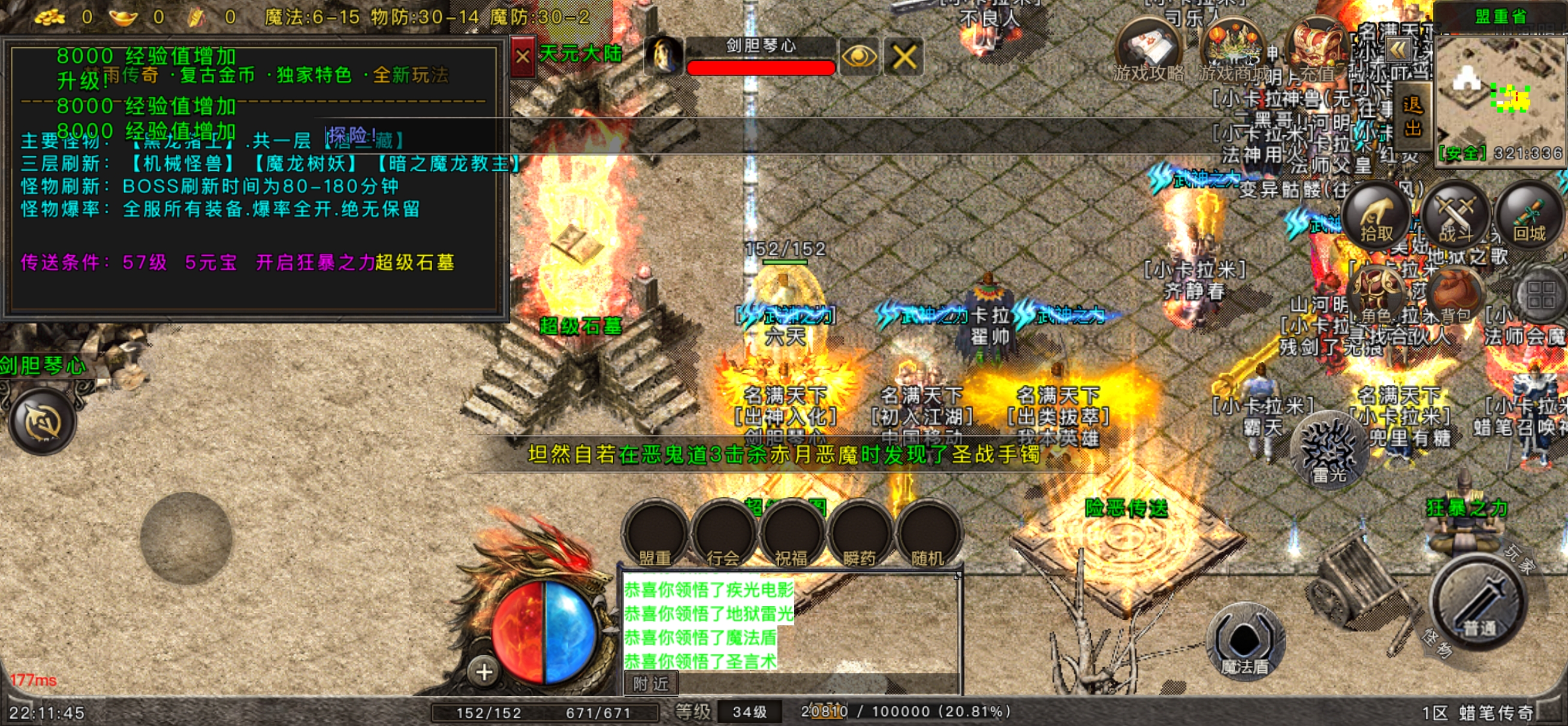This screenshot has width=1568, height=726.
Task: Click the plus button beside the health orb
Action: point(484,673)
